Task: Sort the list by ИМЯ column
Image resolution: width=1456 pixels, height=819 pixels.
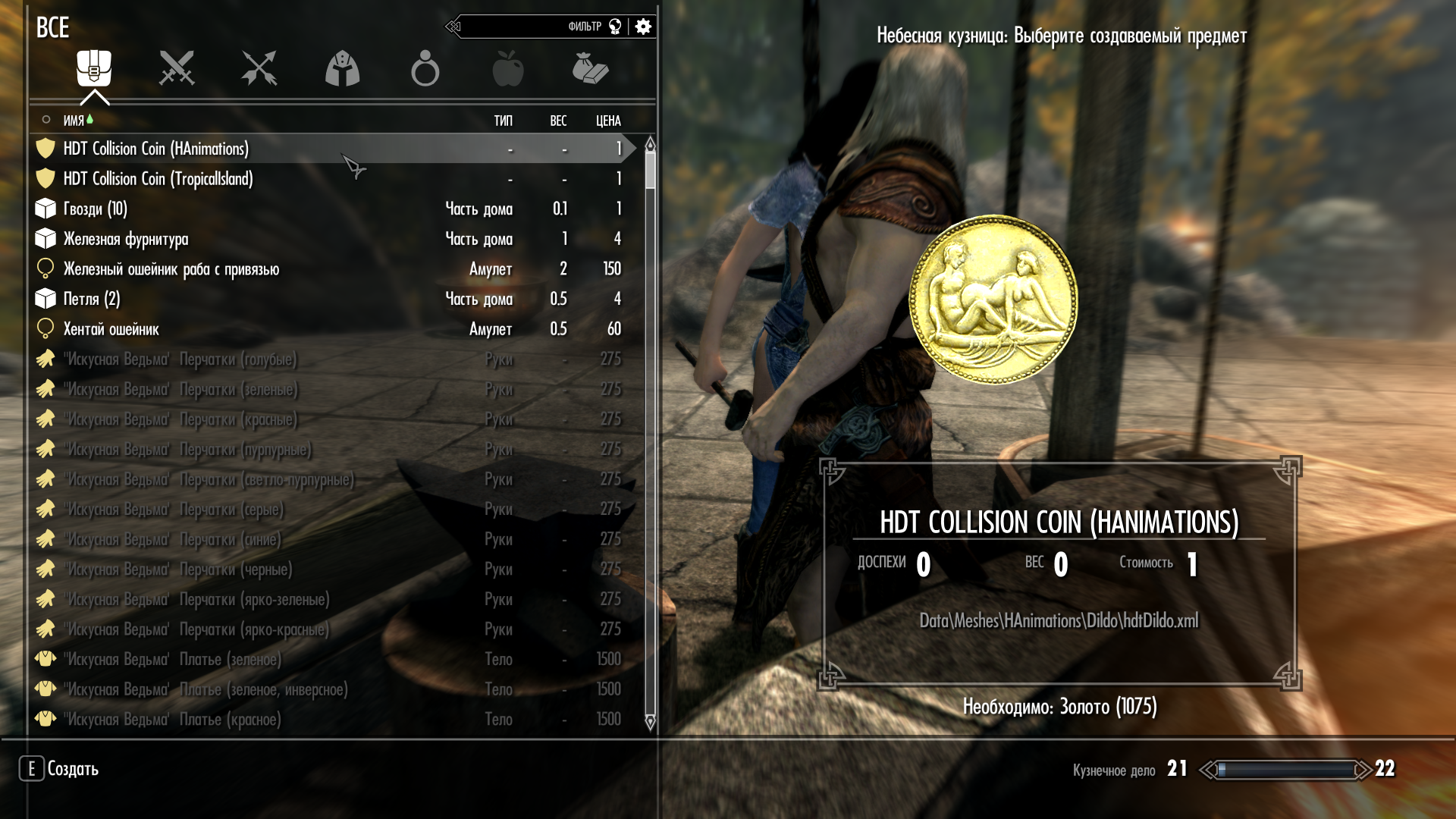Action: 74,121
